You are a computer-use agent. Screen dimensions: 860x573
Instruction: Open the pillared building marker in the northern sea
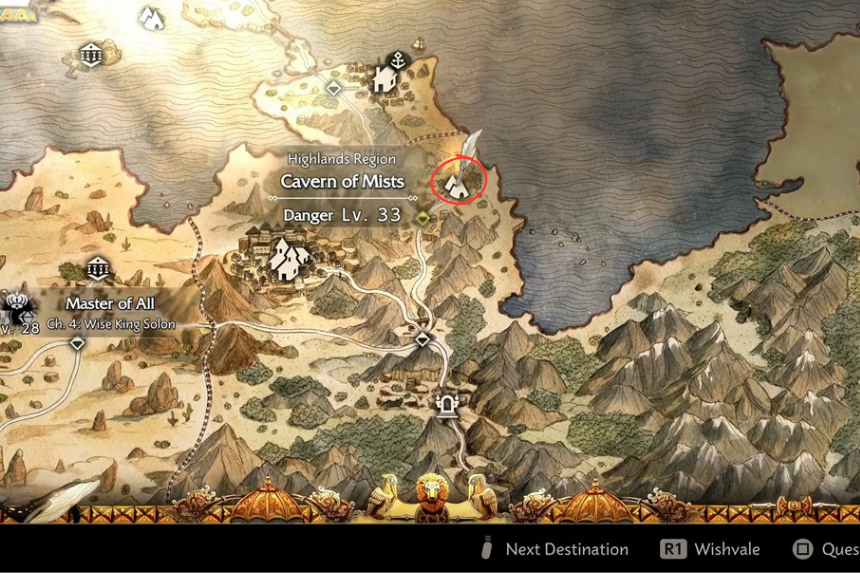pyautogui.click(x=91, y=54)
